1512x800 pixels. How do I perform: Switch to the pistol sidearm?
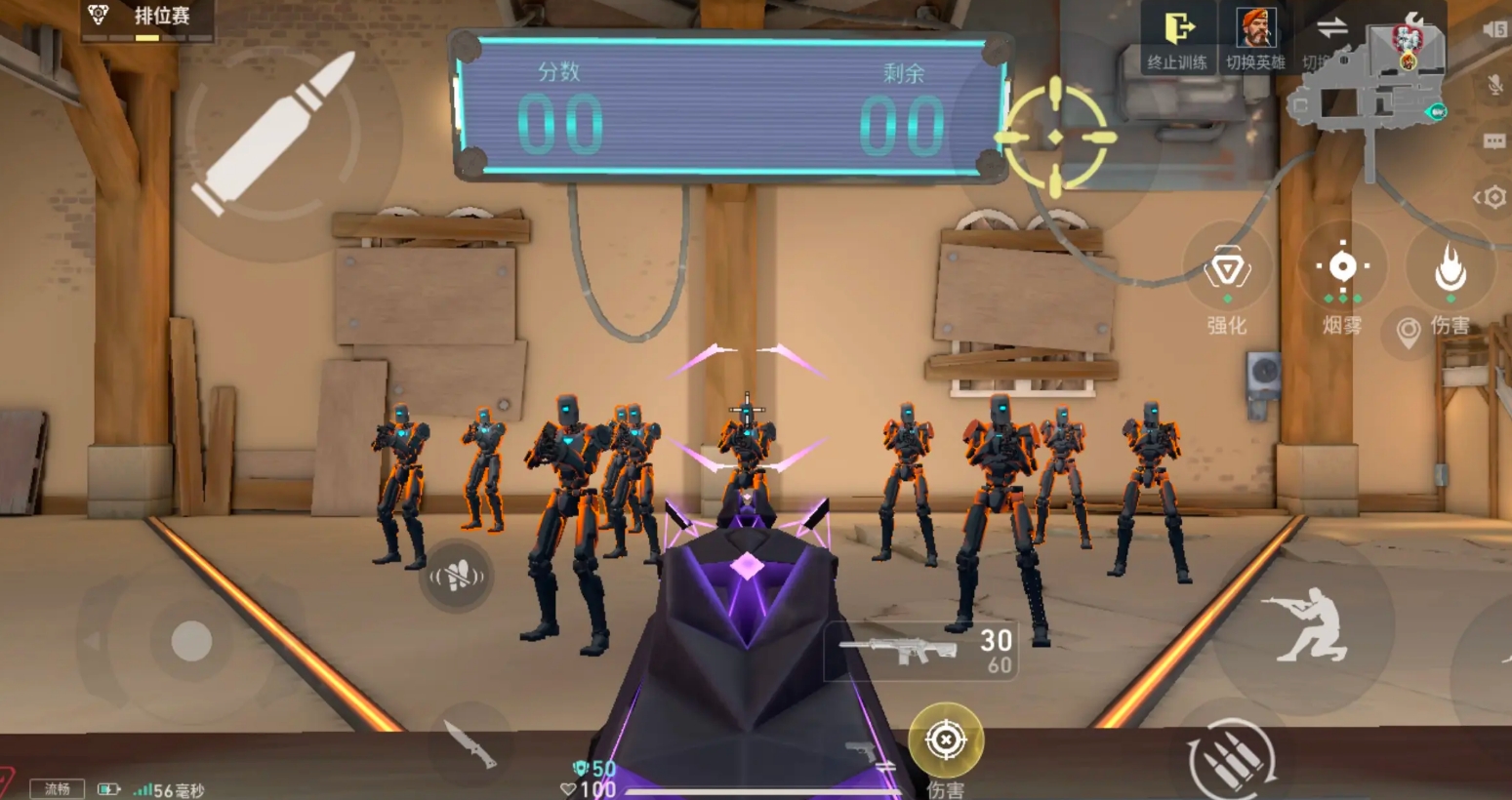tap(868, 754)
